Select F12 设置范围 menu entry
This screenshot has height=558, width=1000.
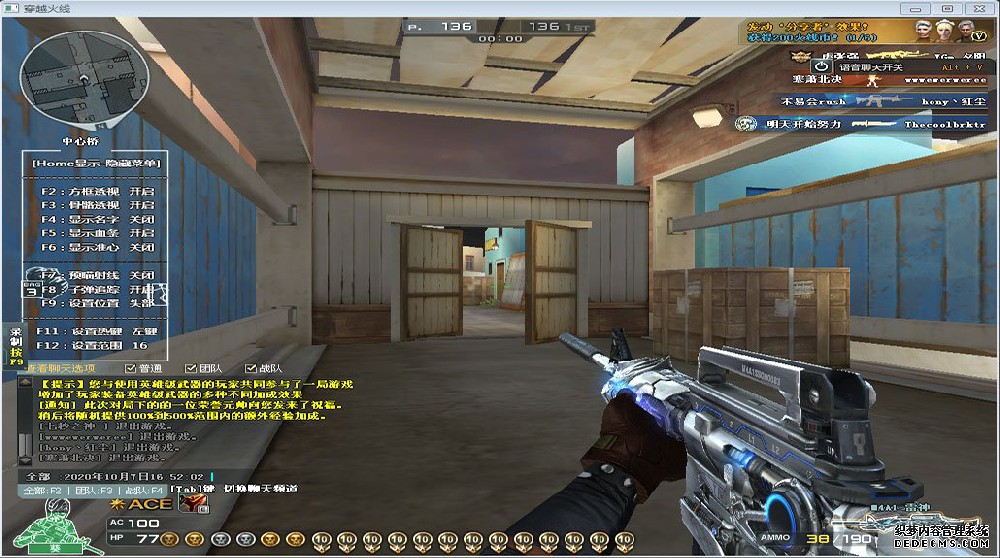96,345
